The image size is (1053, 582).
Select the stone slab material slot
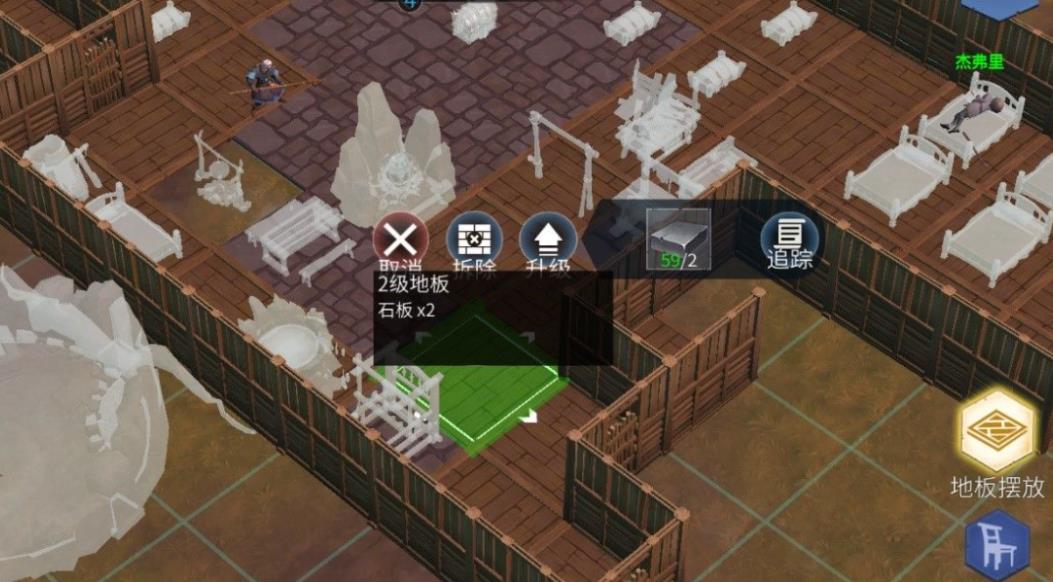tap(678, 240)
